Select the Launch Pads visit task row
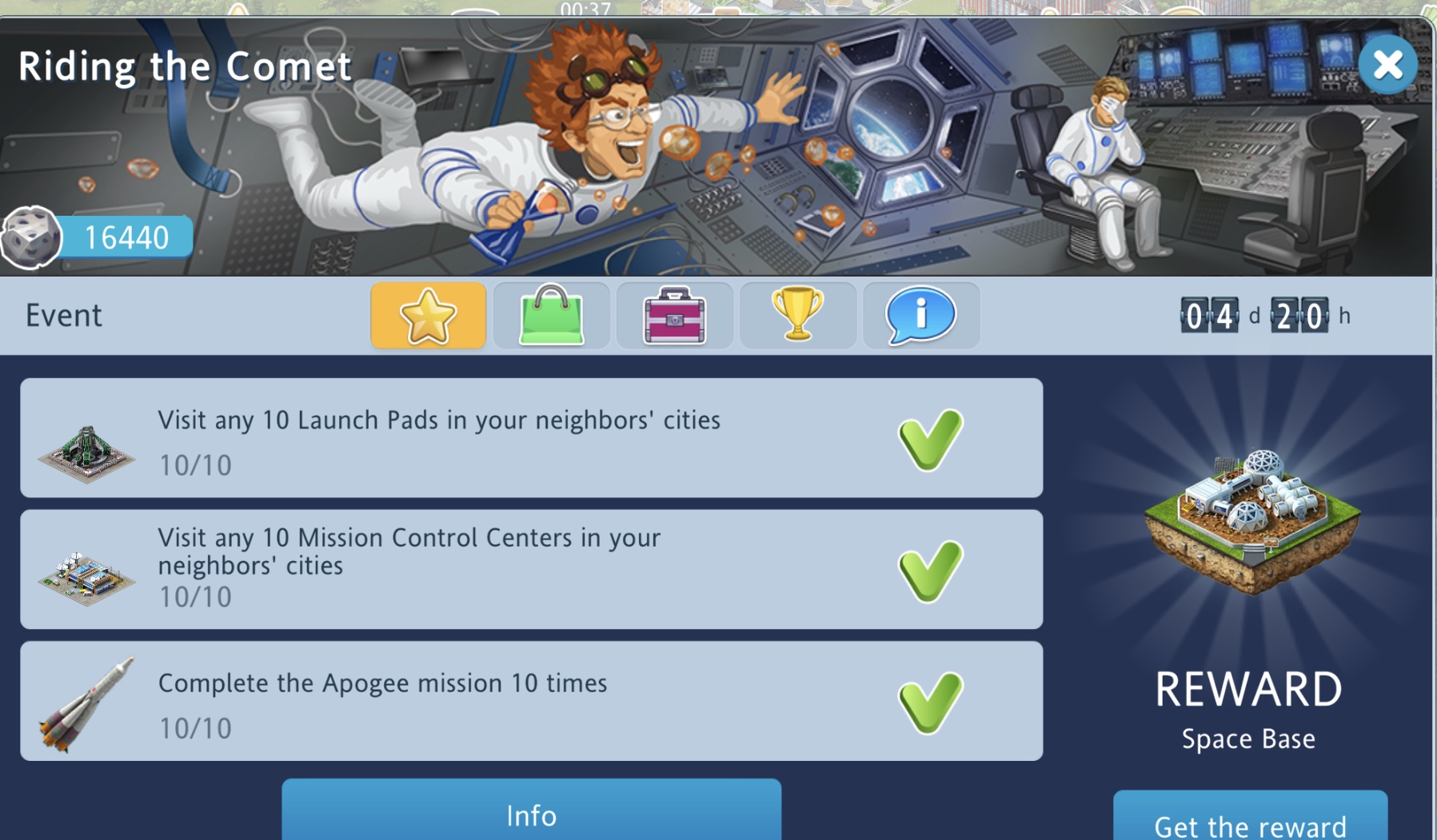The height and width of the screenshot is (840, 1437). pos(531,438)
